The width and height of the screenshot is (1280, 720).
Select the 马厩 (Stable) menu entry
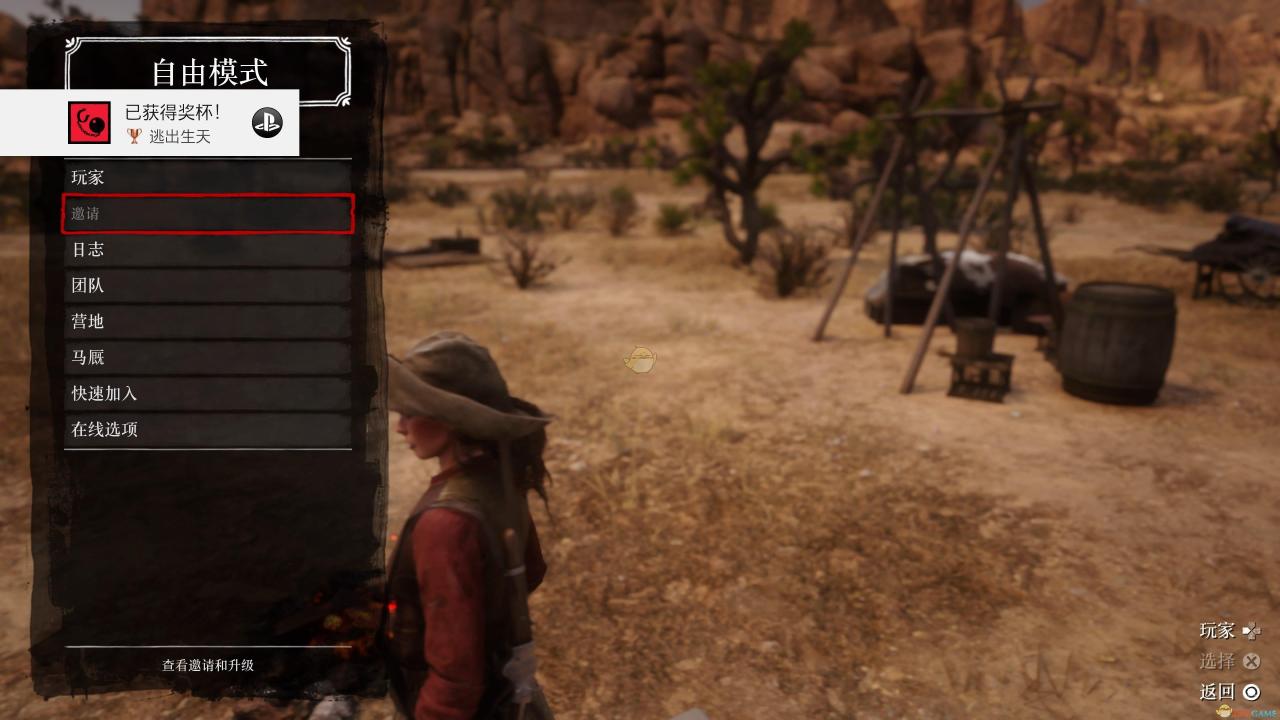[208, 358]
